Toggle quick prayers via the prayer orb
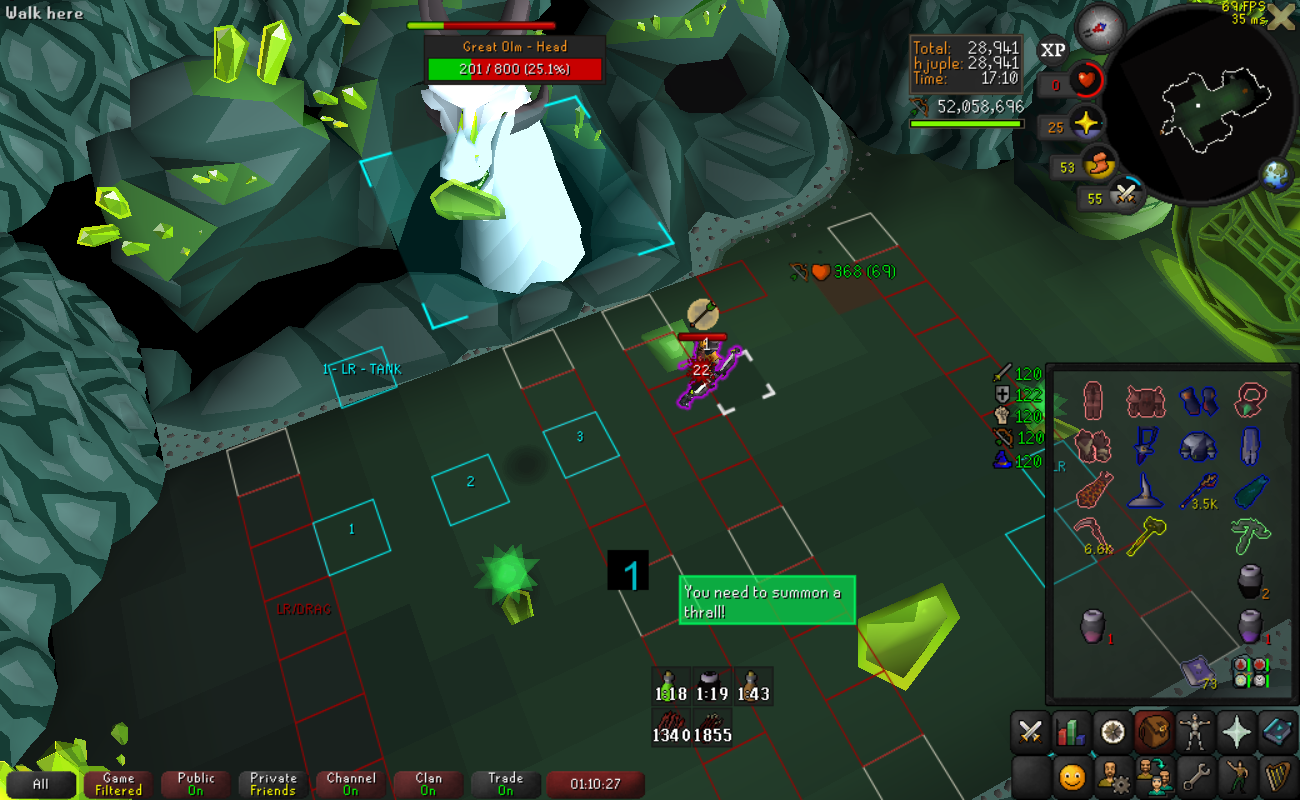1300x800 pixels. click(1084, 126)
